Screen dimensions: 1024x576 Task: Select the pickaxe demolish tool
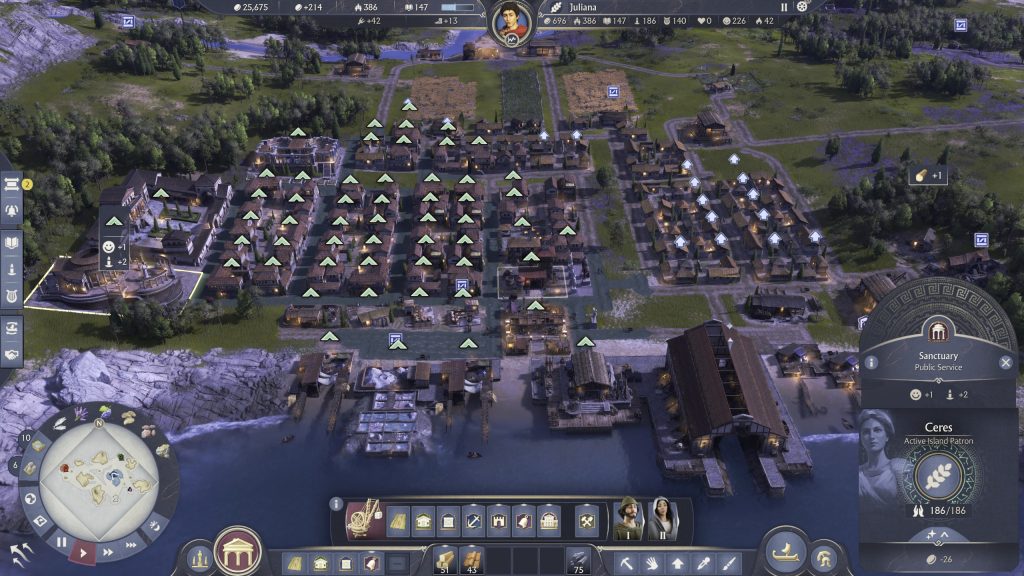pyautogui.click(x=628, y=563)
